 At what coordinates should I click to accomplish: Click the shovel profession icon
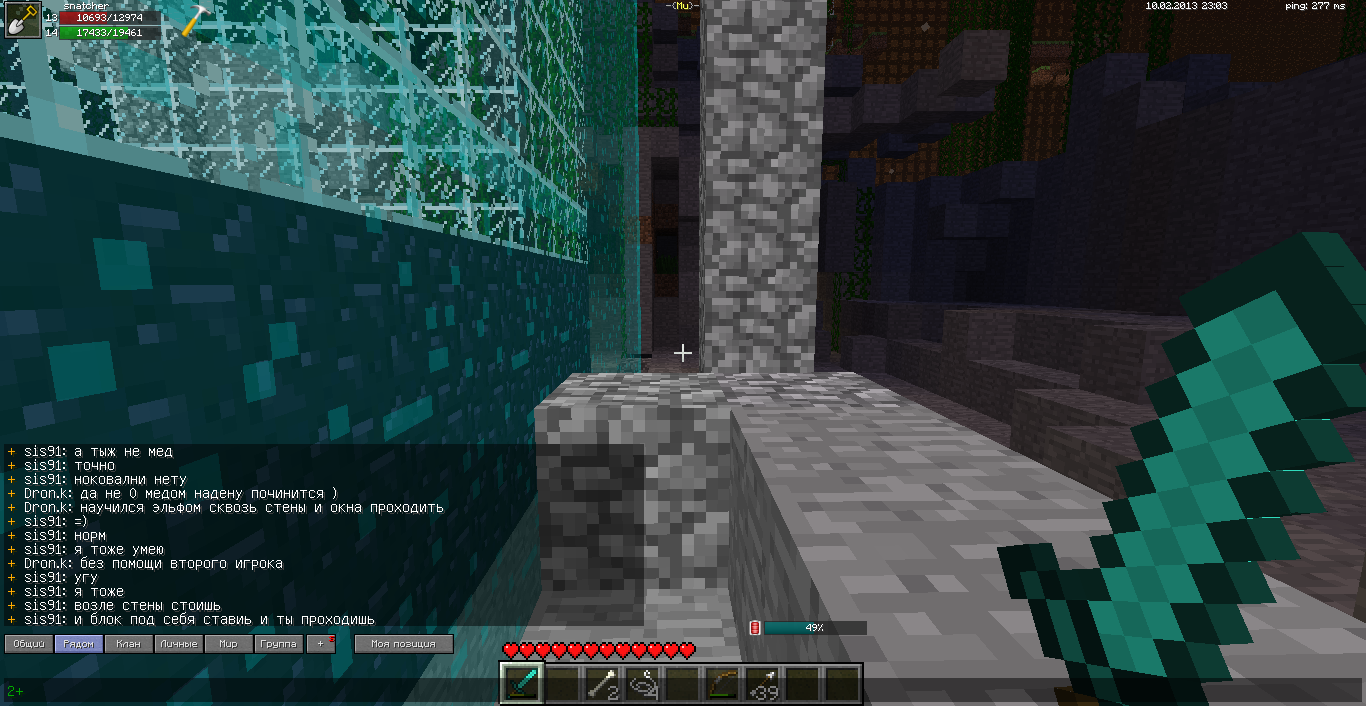click(x=22, y=20)
